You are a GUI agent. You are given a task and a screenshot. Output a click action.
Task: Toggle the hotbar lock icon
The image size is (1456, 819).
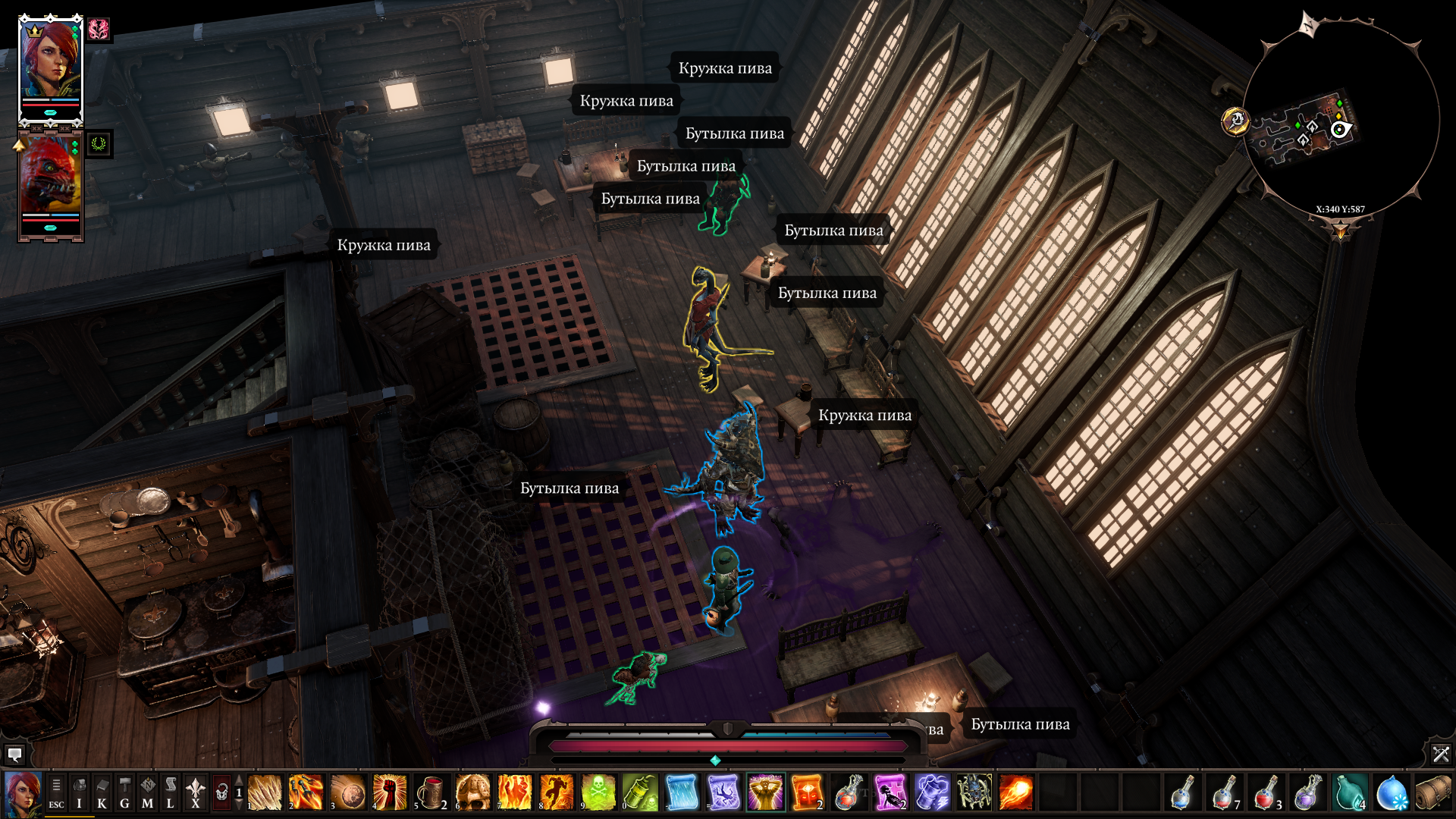pyautogui.click(x=221, y=793)
